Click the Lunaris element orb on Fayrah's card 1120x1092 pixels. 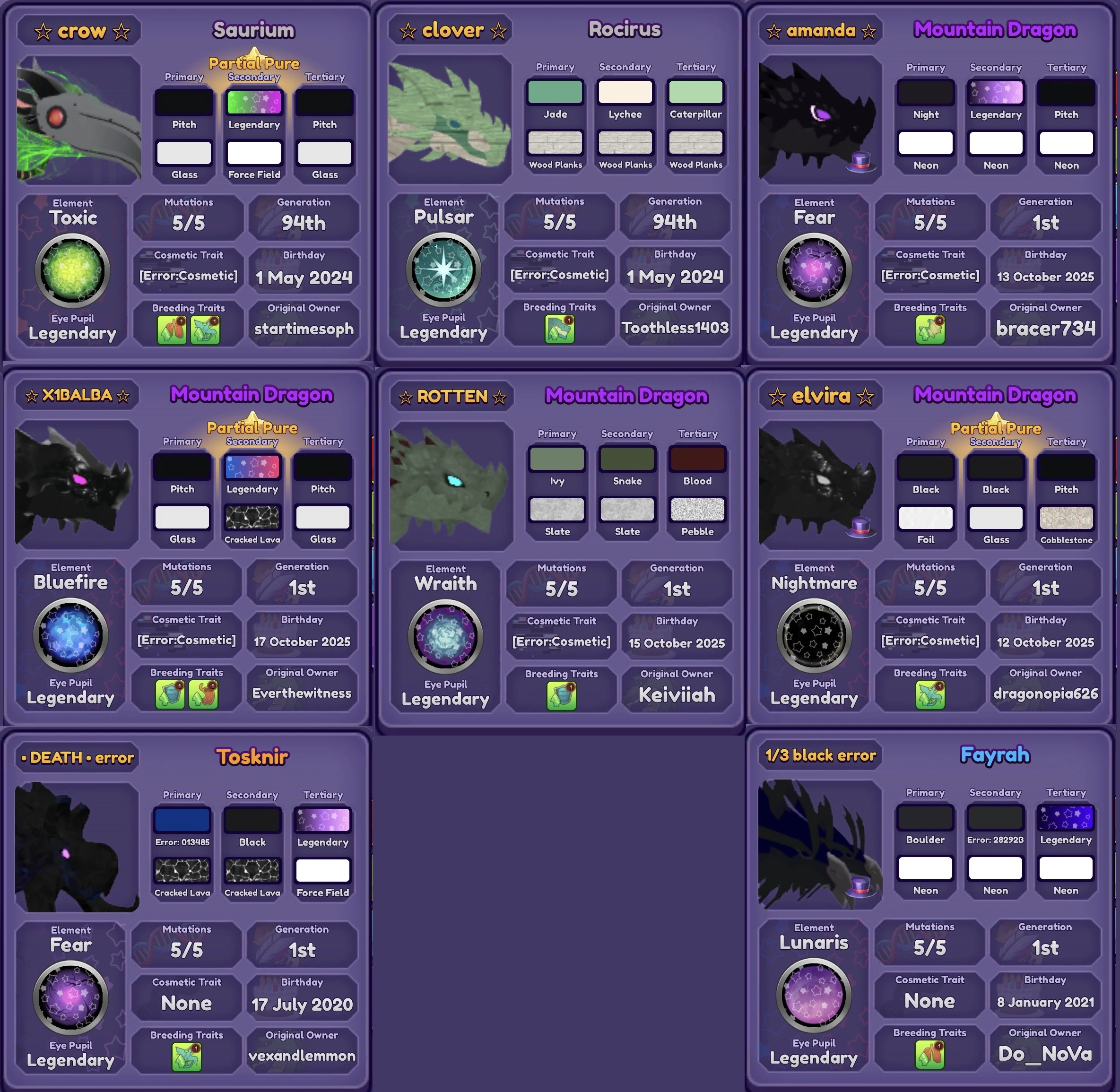coord(814,994)
